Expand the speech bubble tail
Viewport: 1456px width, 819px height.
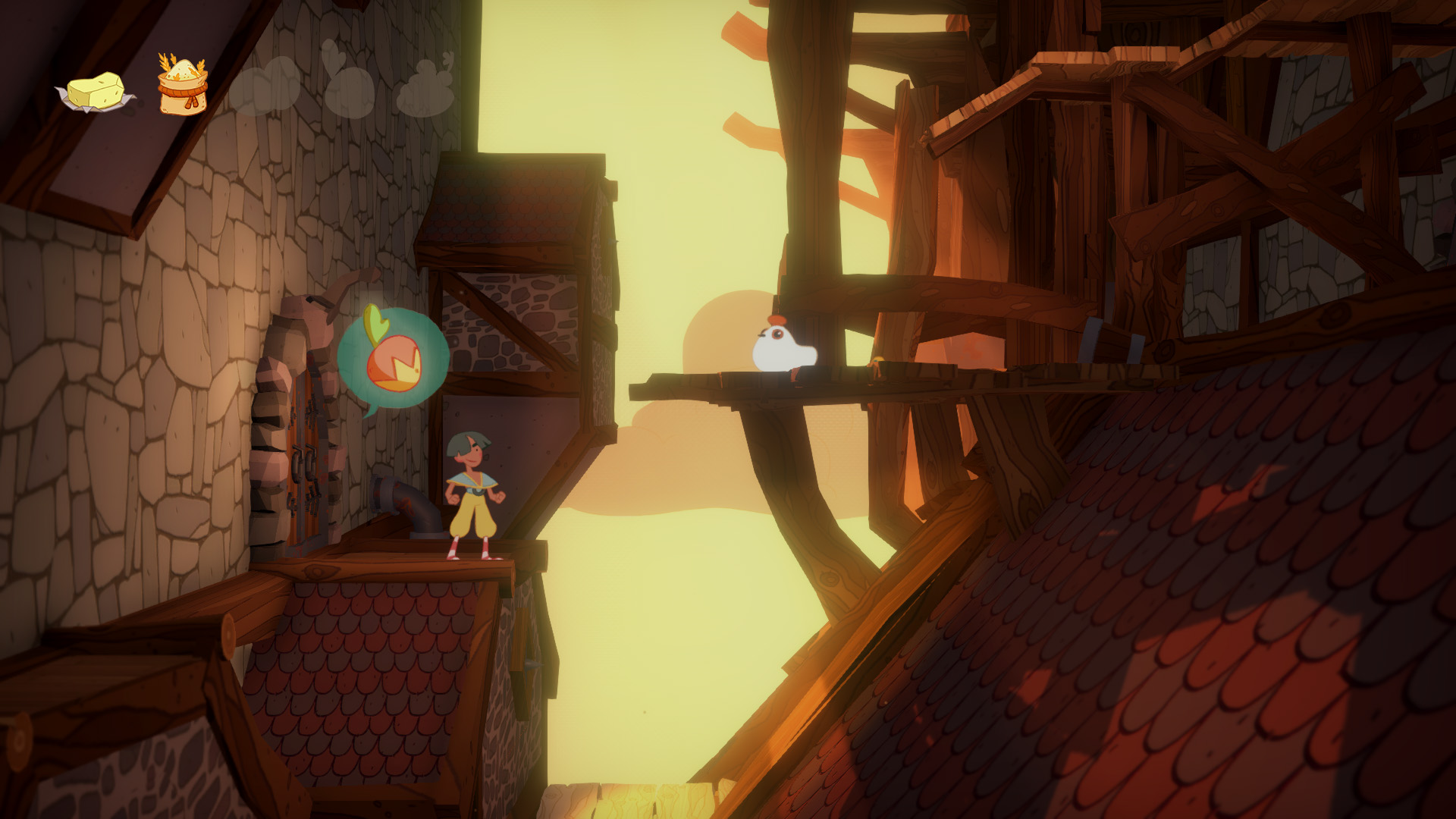tap(373, 409)
